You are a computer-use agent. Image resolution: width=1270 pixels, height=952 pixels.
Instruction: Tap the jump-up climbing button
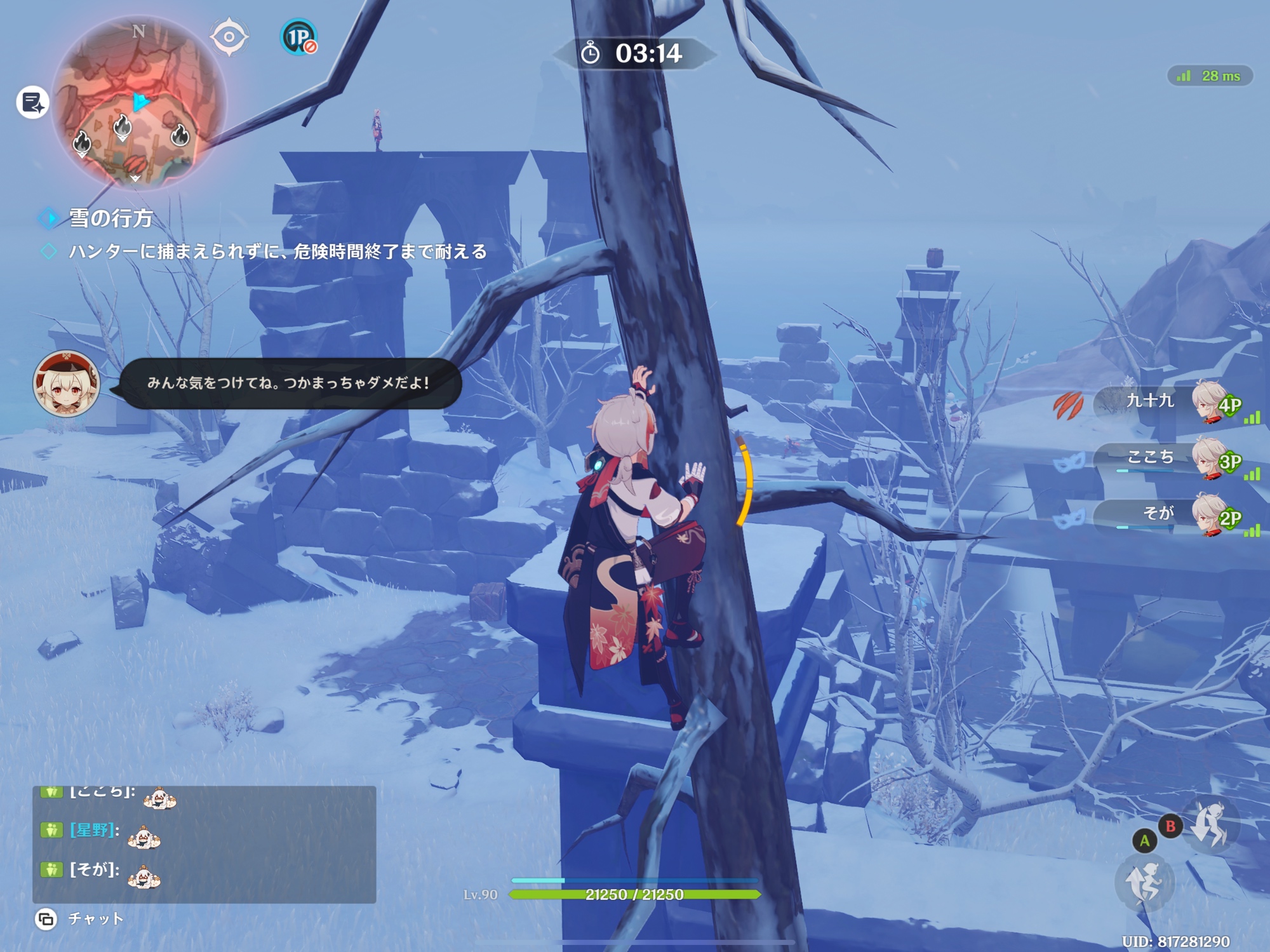pos(1144,883)
